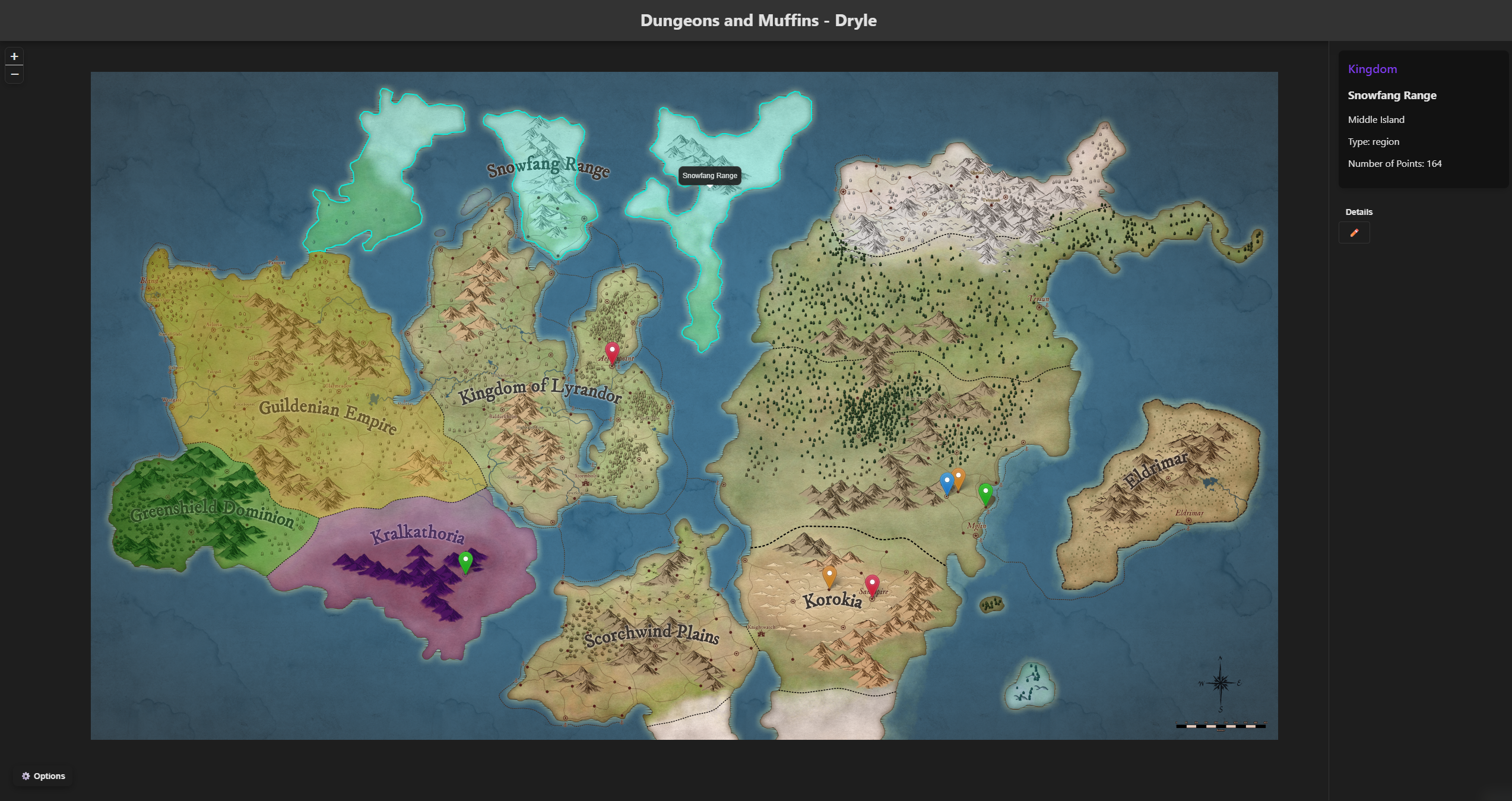Open details editing with the pencil icon
Viewport: 1512px width, 801px height.
[1354, 232]
